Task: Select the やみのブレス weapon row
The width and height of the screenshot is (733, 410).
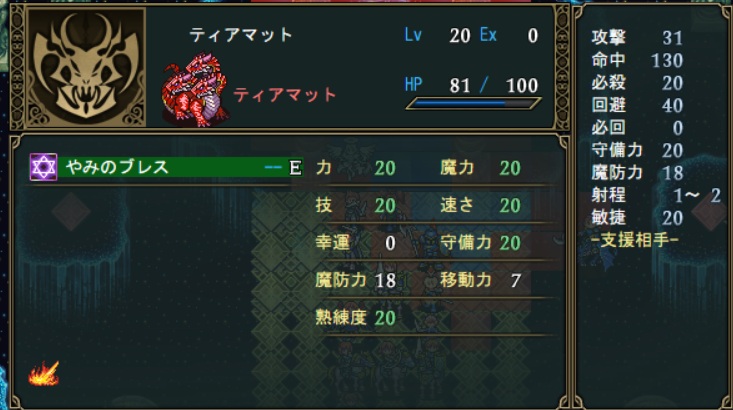Action: point(165,168)
